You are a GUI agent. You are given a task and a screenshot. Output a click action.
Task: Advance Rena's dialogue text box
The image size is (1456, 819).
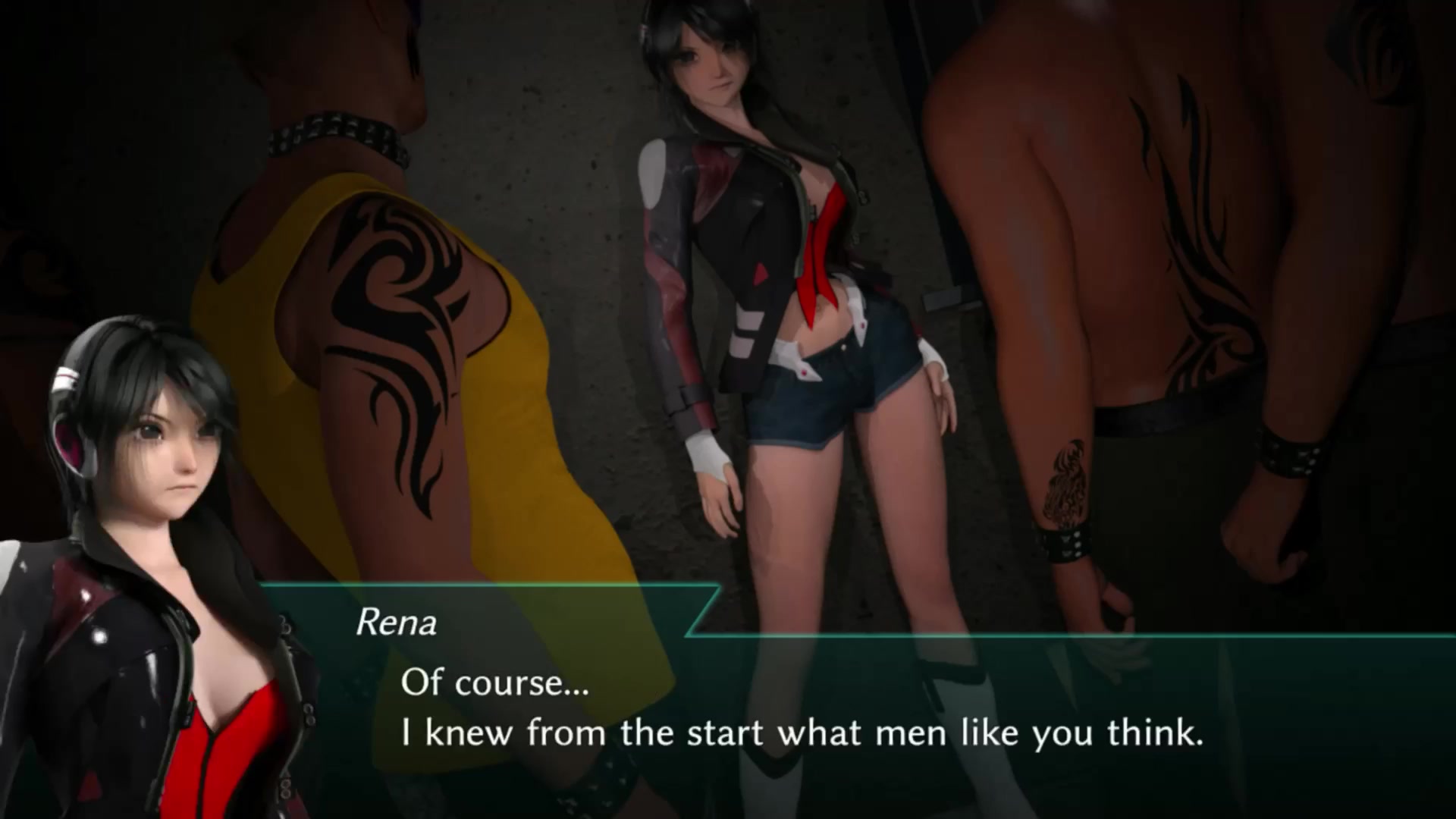(801, 709)
